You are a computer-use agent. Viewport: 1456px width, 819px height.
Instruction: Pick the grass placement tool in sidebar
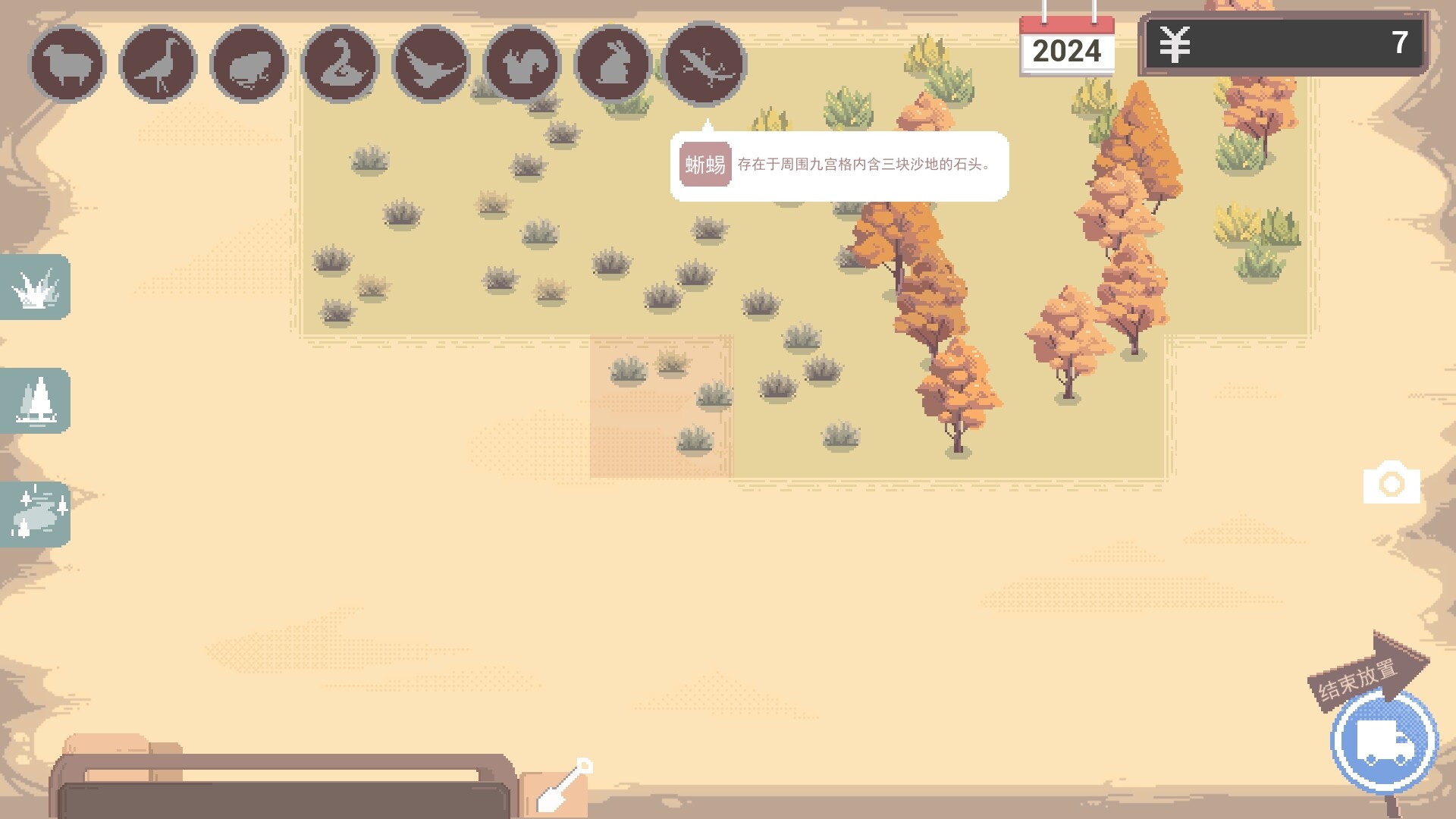35,287
